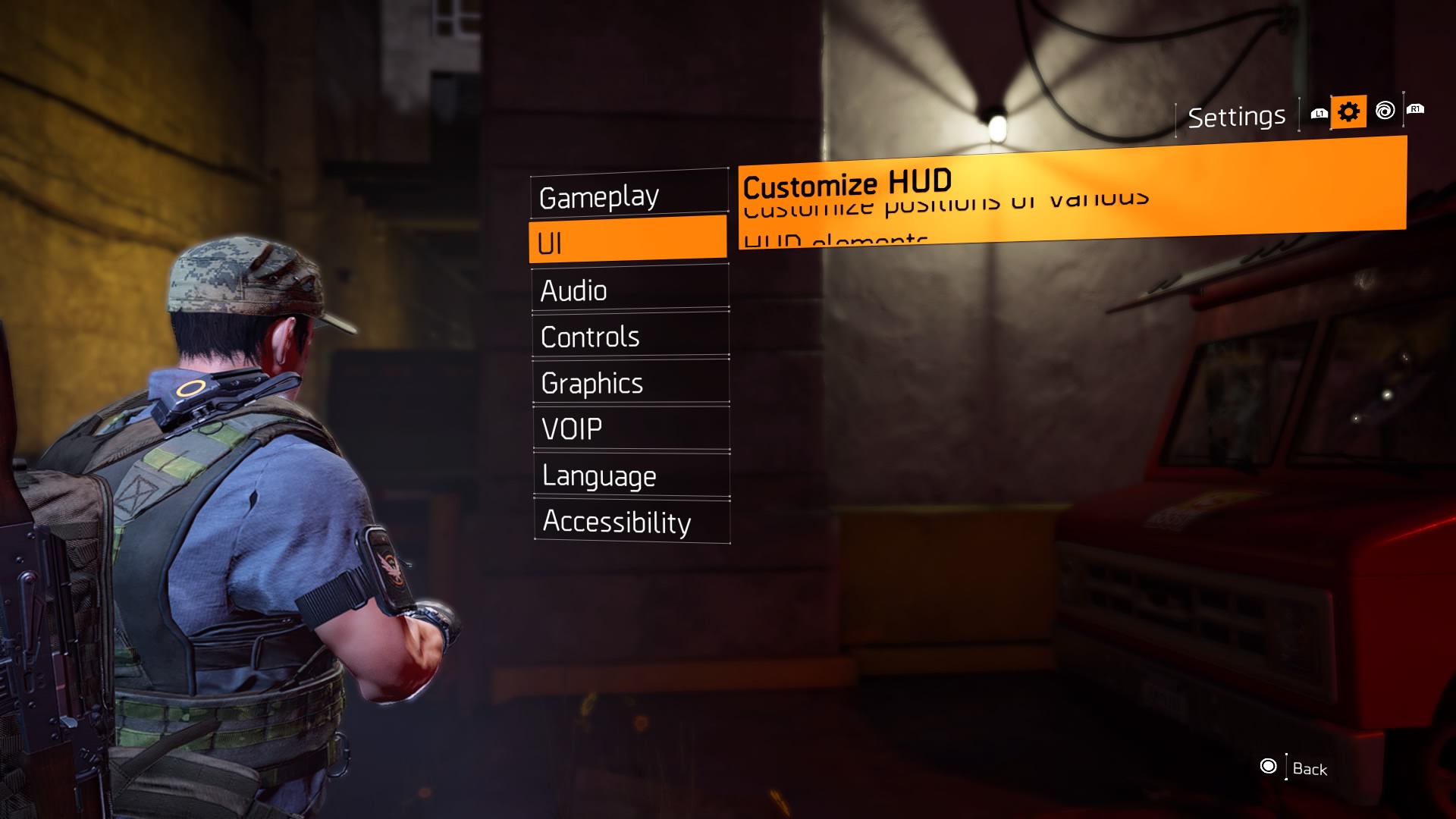
Task: Click the circle Back button icon
Action: click(1267, 767)
